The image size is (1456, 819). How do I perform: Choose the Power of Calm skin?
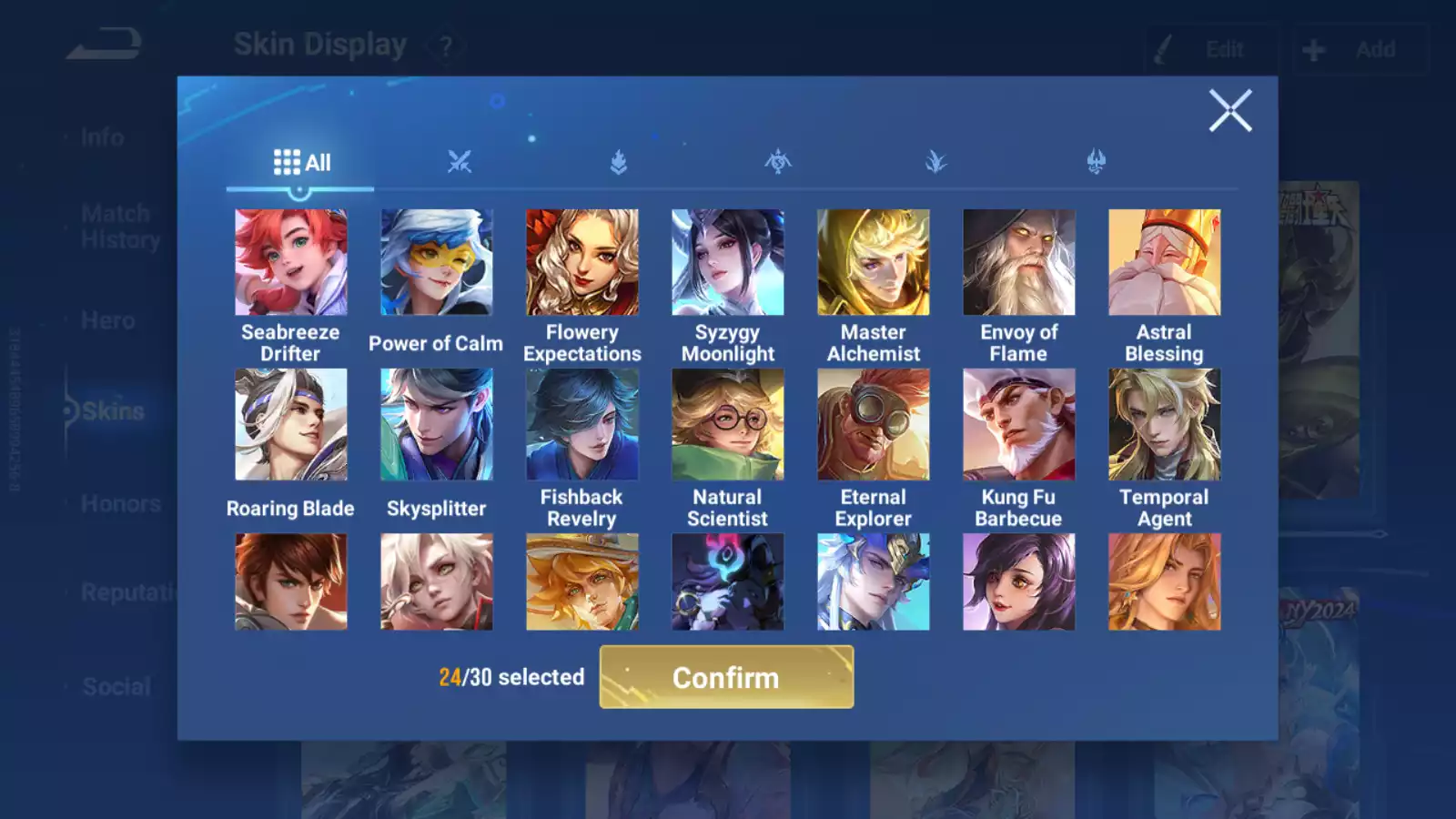[437, 263]
